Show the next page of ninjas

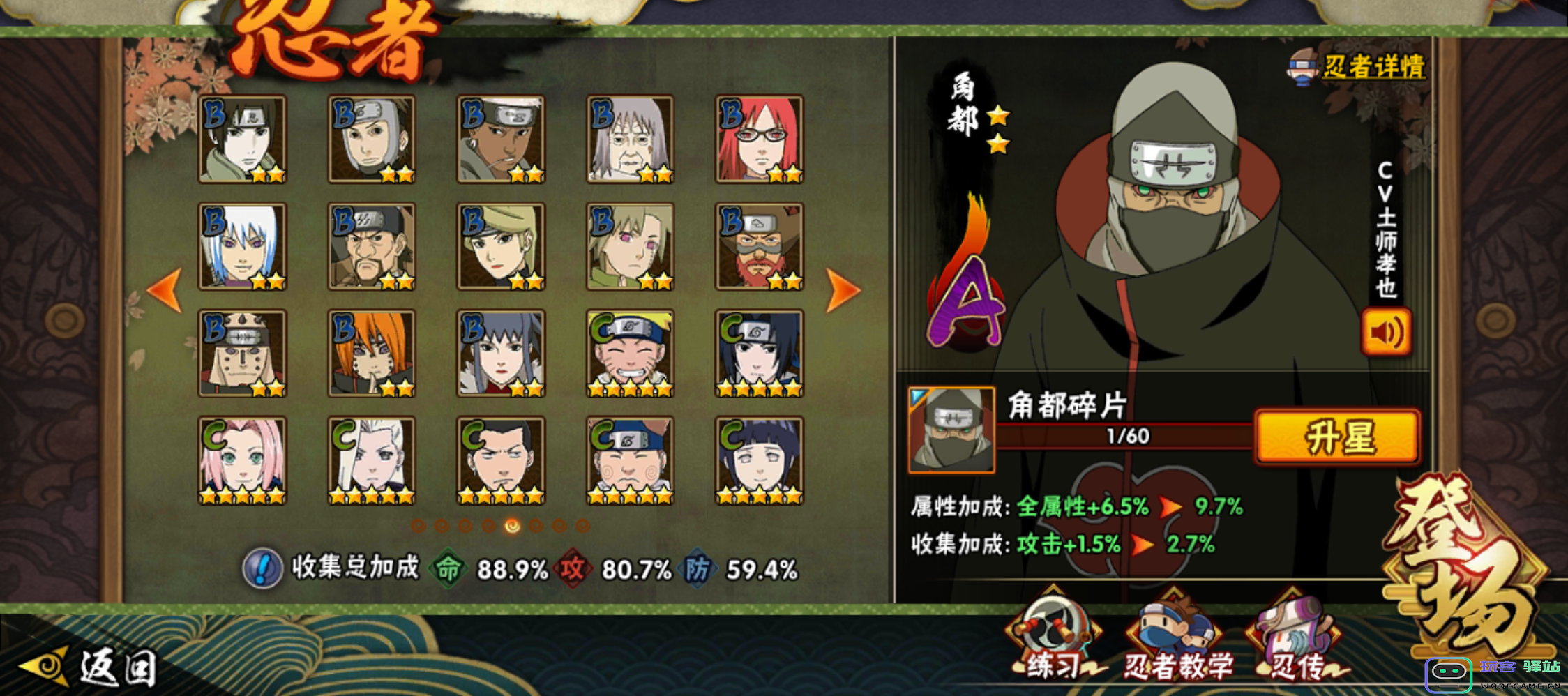(x=843, y=289)
